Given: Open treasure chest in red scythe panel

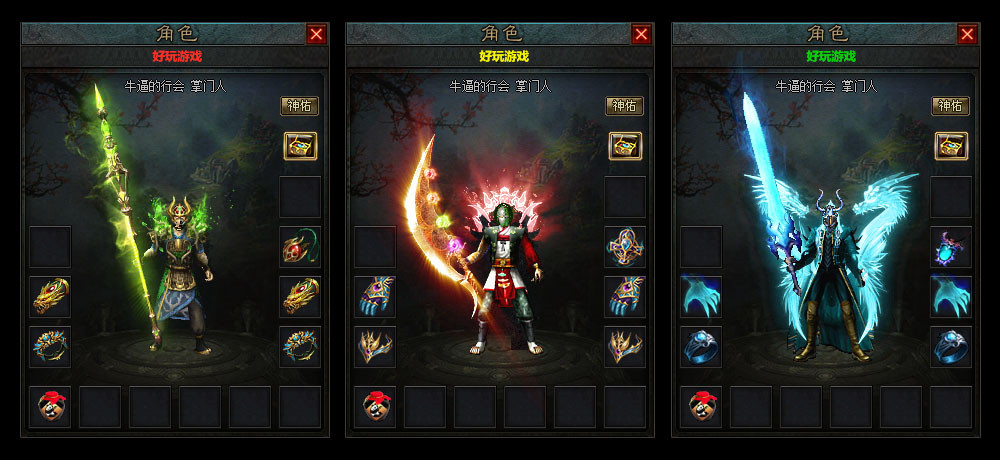Looking at the screenshot, I should (625, 146).
